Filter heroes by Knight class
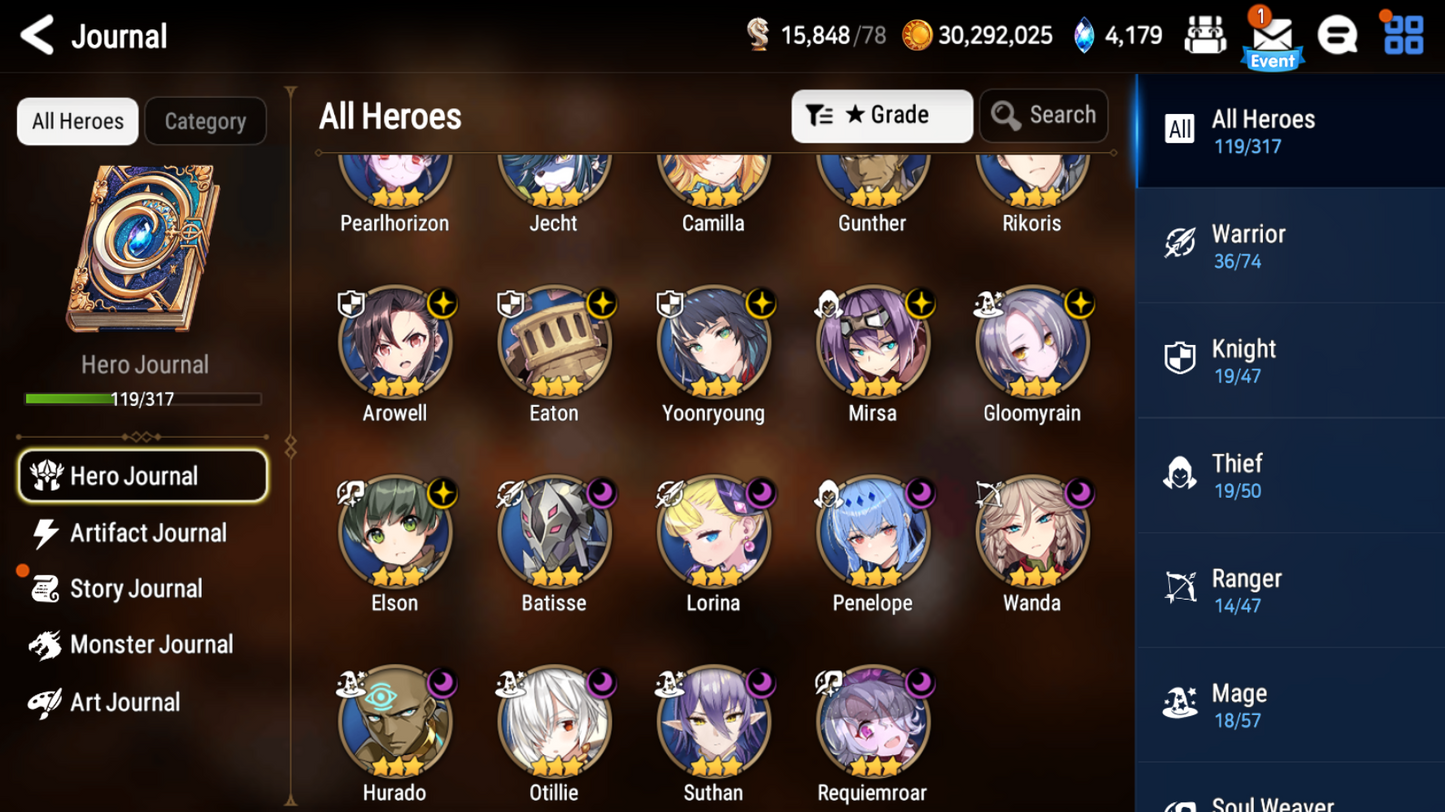Image resolution: width=1445 pixels, height=812 pixels. [1288, 361]
